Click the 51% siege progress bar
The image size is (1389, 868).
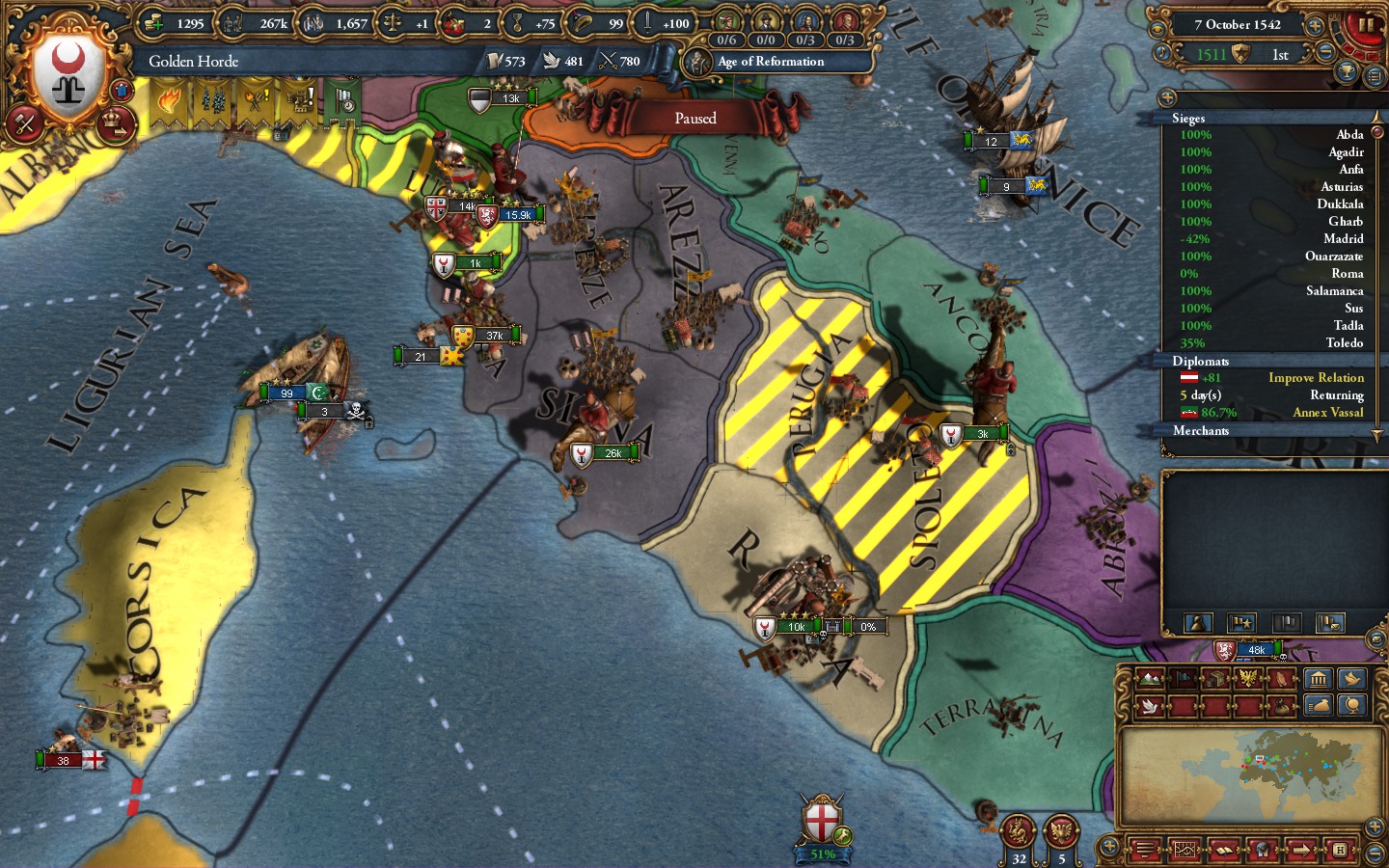point(822,854)
